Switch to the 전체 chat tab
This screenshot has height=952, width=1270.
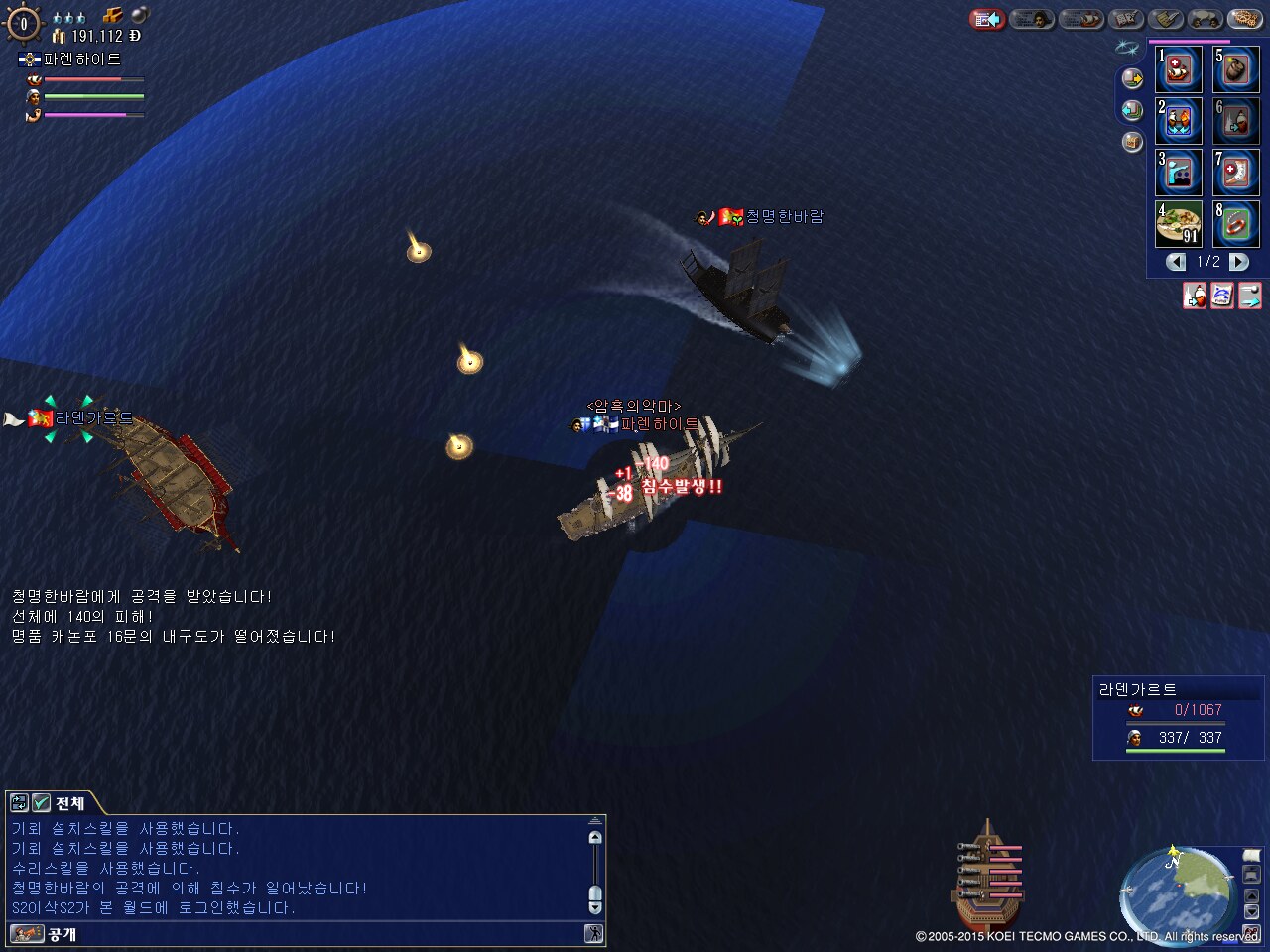(69, 803)
